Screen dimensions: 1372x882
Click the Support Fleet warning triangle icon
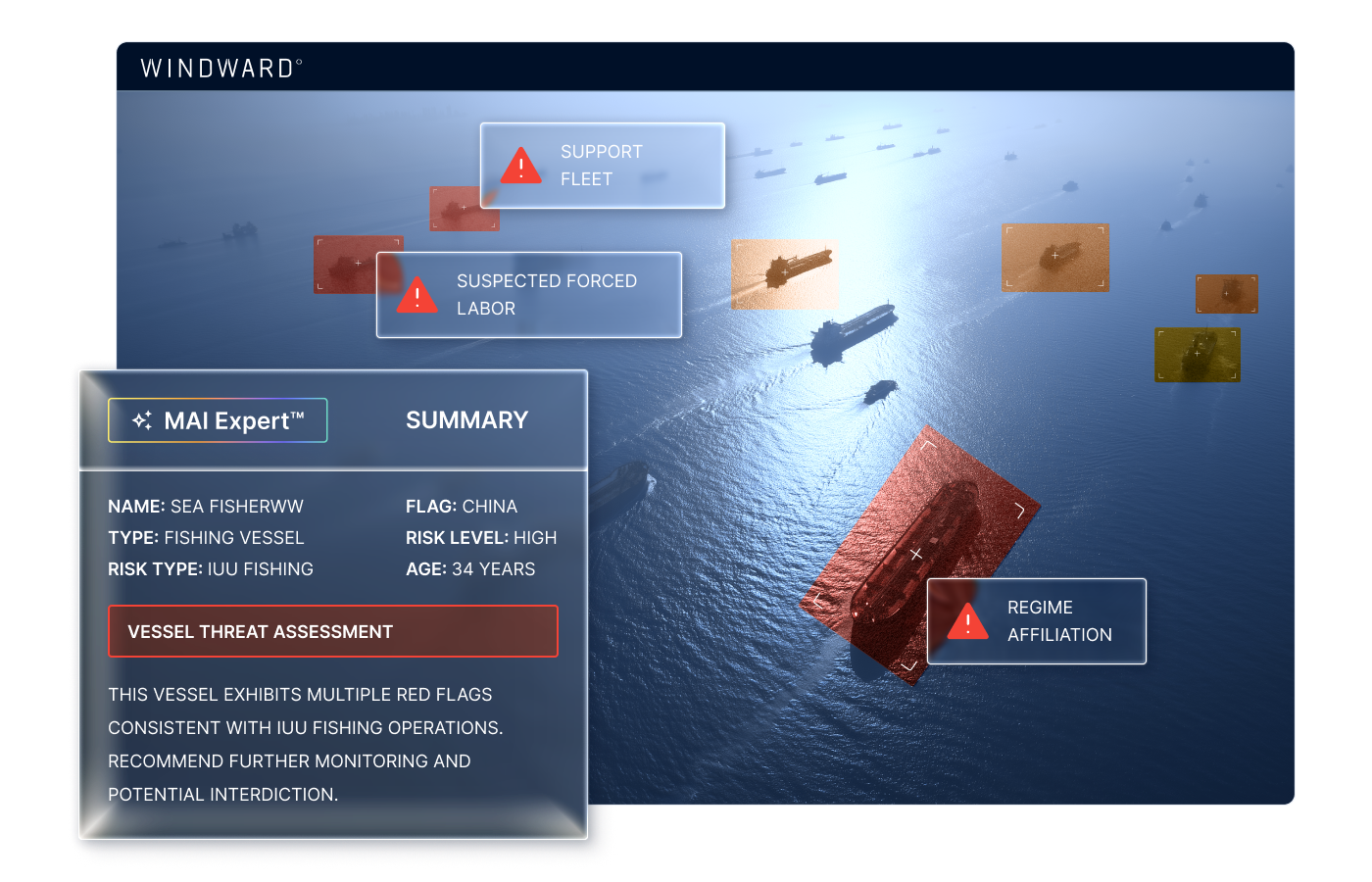520,167
